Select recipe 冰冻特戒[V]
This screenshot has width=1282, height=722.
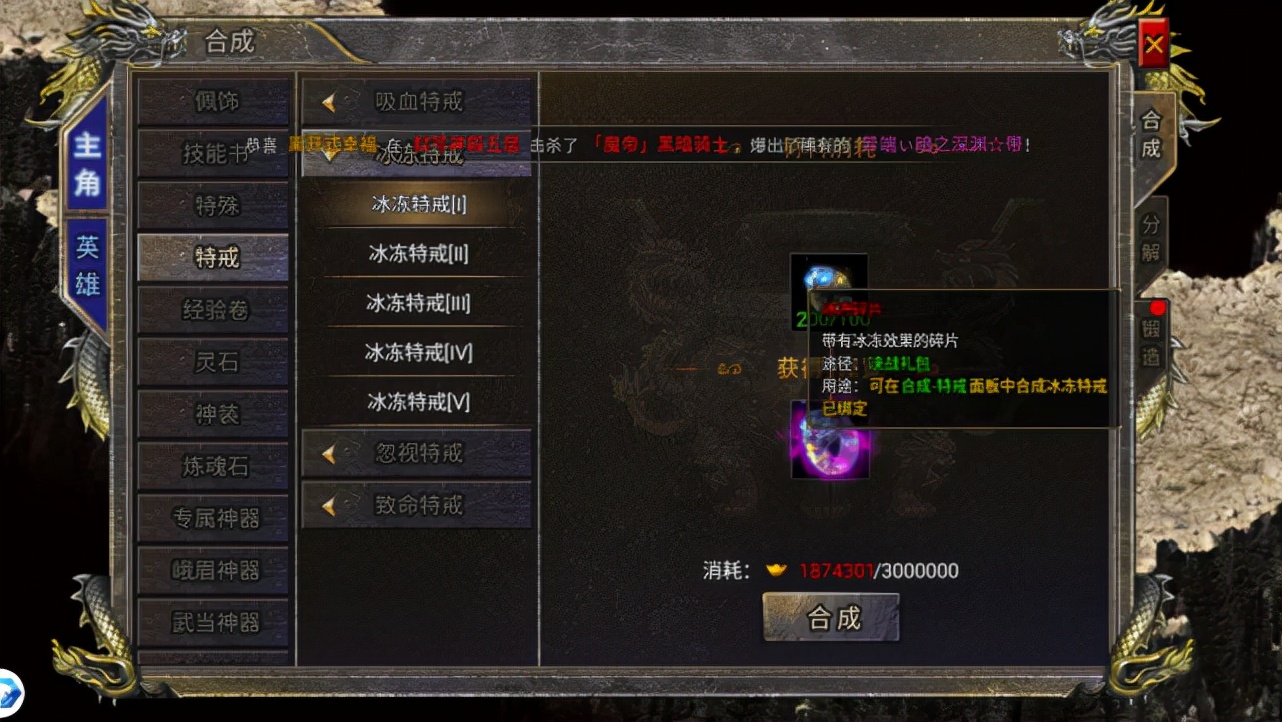(x=418, y=402)
